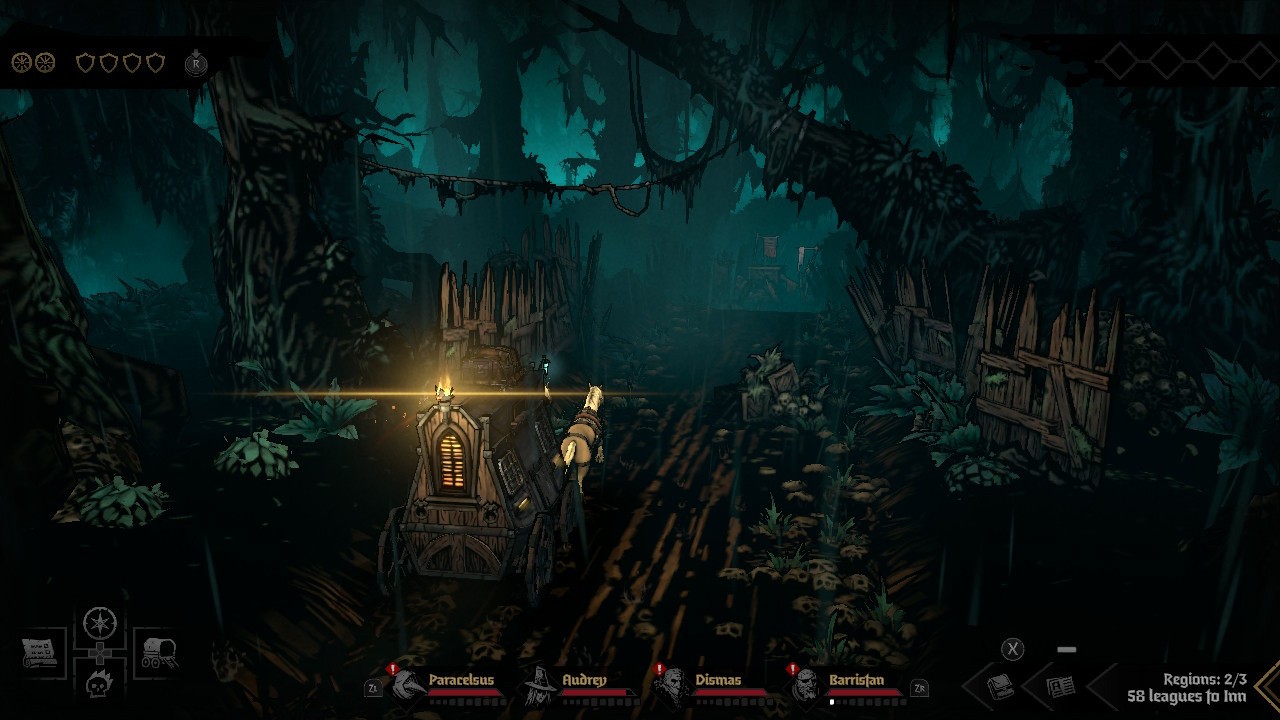
Task: Click the flaming skull icon
Action: (100, 684)
